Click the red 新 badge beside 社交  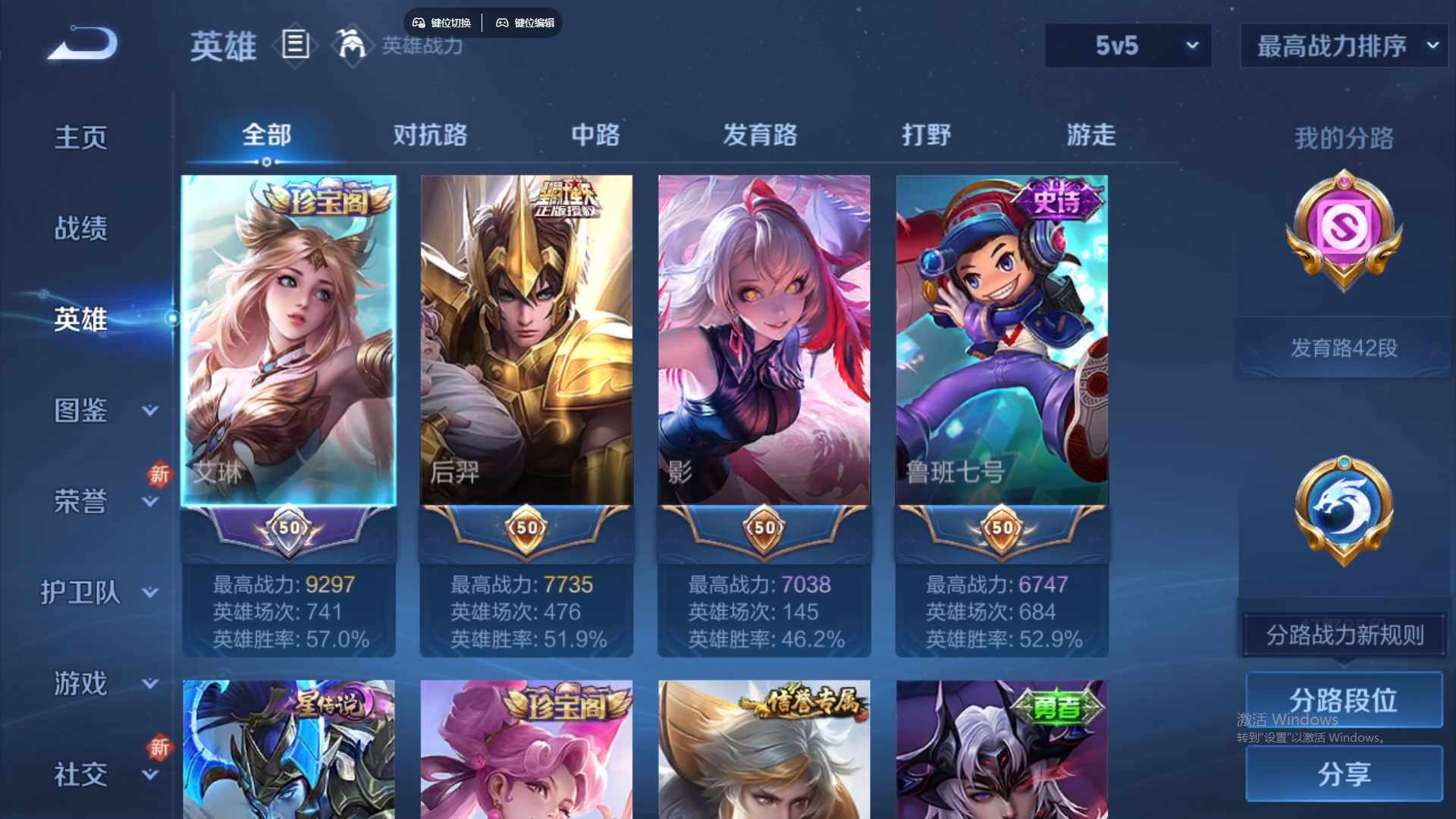(x=160, y=748)
